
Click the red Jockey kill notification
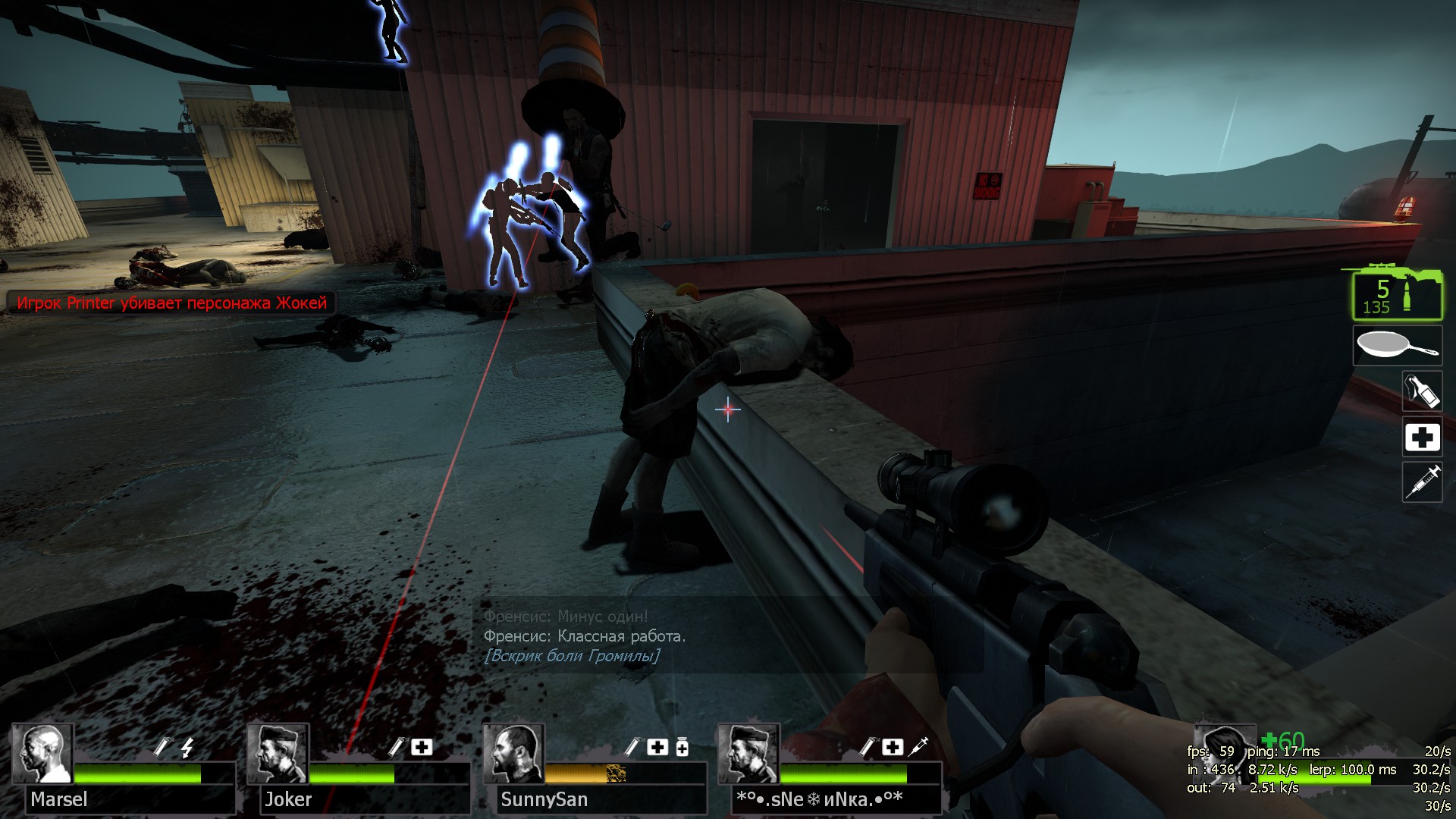point(171,303)
